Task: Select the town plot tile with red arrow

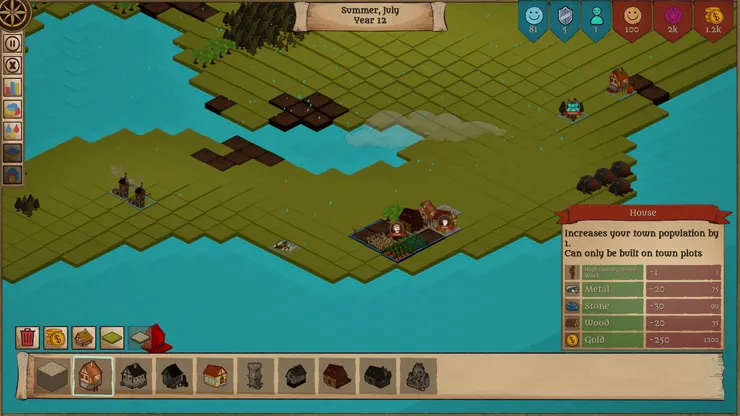Action: [x=145, y=338]
